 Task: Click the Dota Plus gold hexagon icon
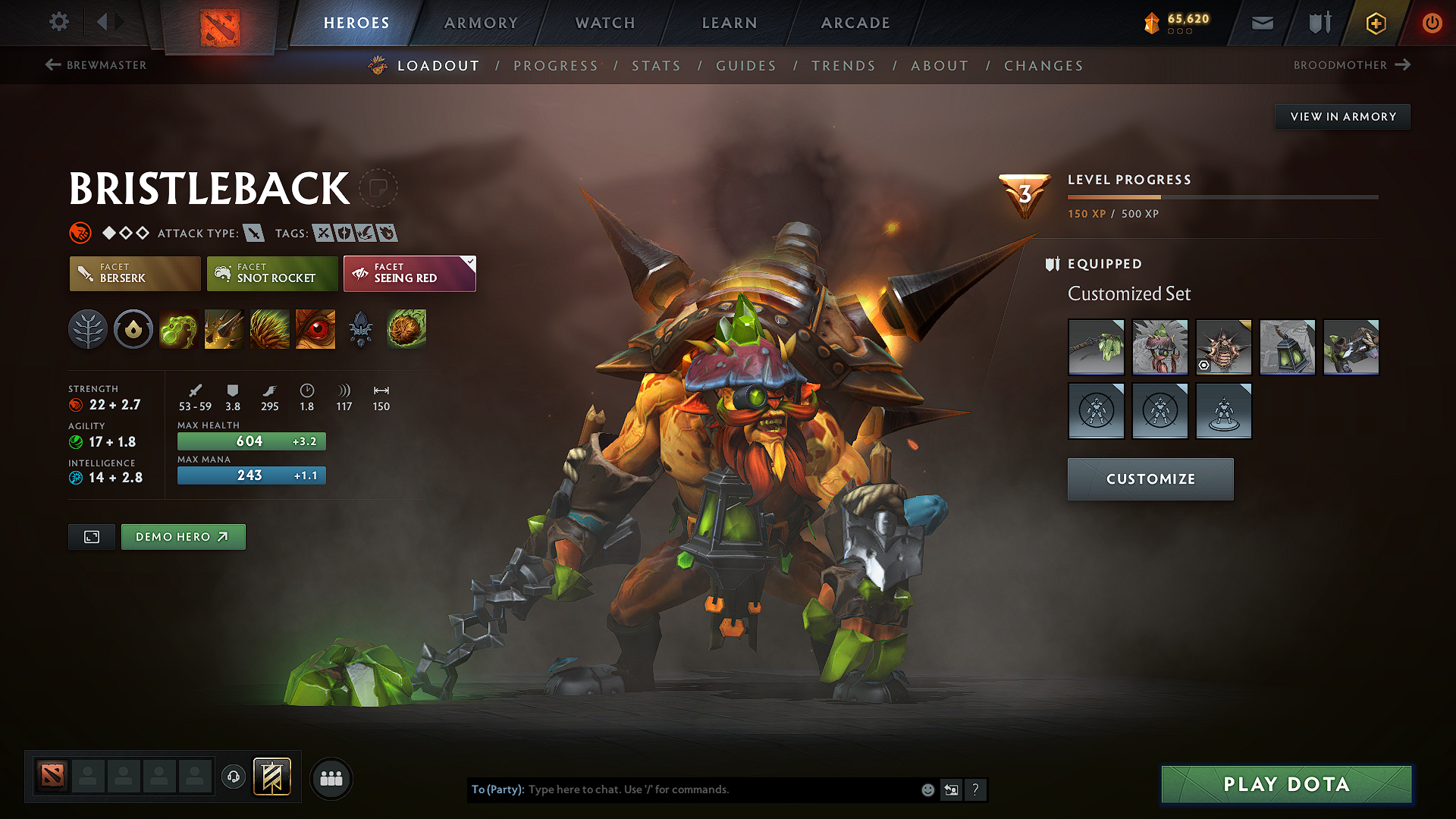1375,23
